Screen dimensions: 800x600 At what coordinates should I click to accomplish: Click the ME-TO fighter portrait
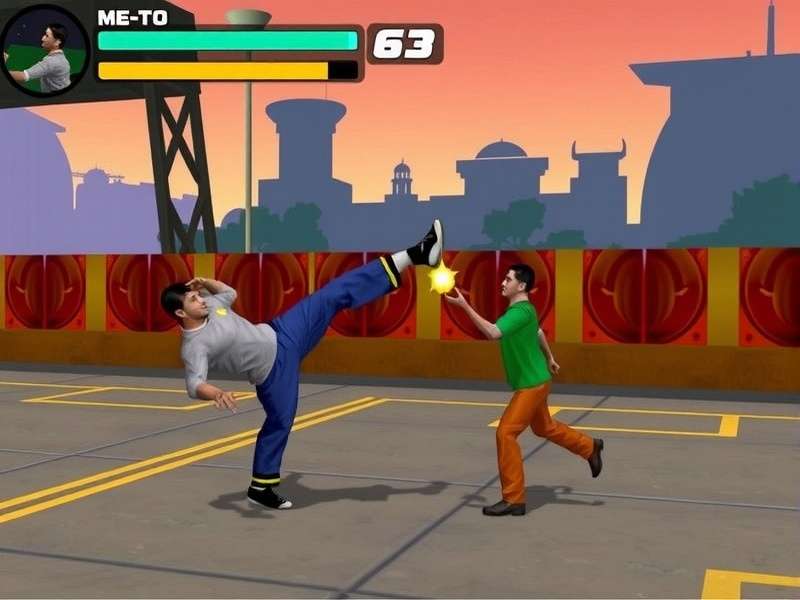pos(44,50)
